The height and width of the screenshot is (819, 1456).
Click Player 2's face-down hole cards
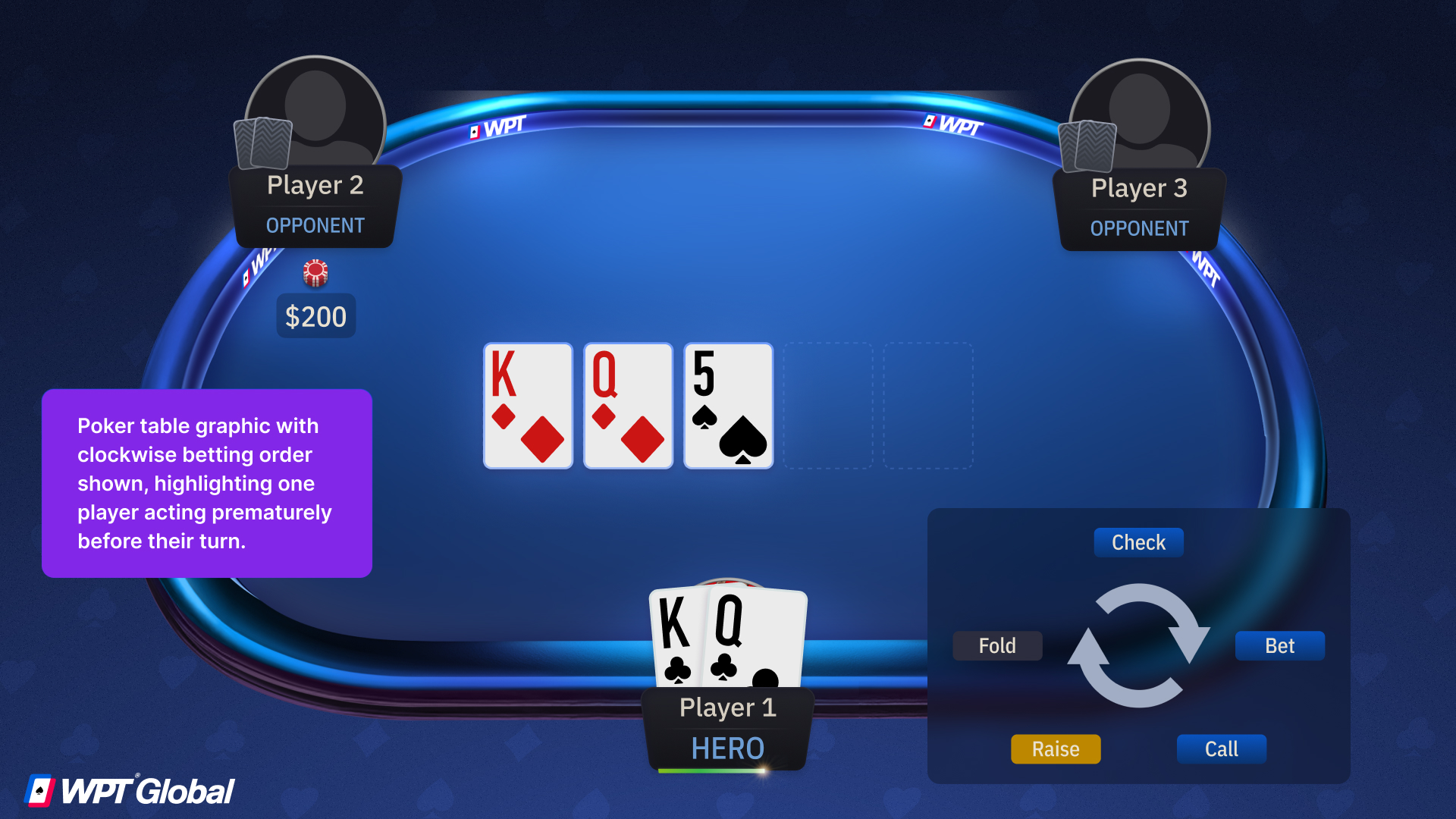tap(265, 144)
